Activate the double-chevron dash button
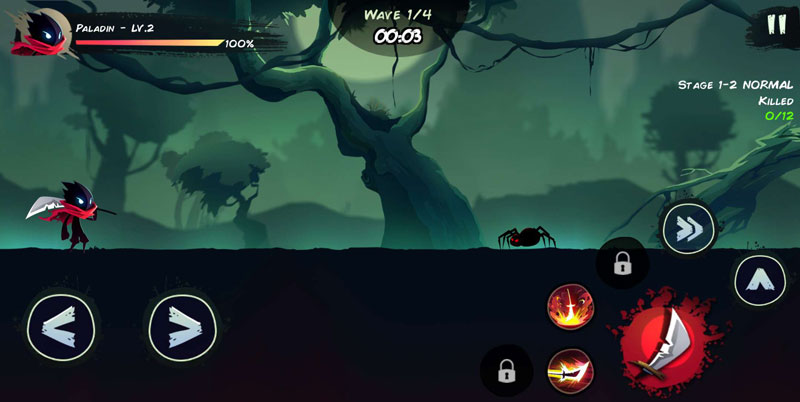The image size is (800, 402). [x=688, y=229]
